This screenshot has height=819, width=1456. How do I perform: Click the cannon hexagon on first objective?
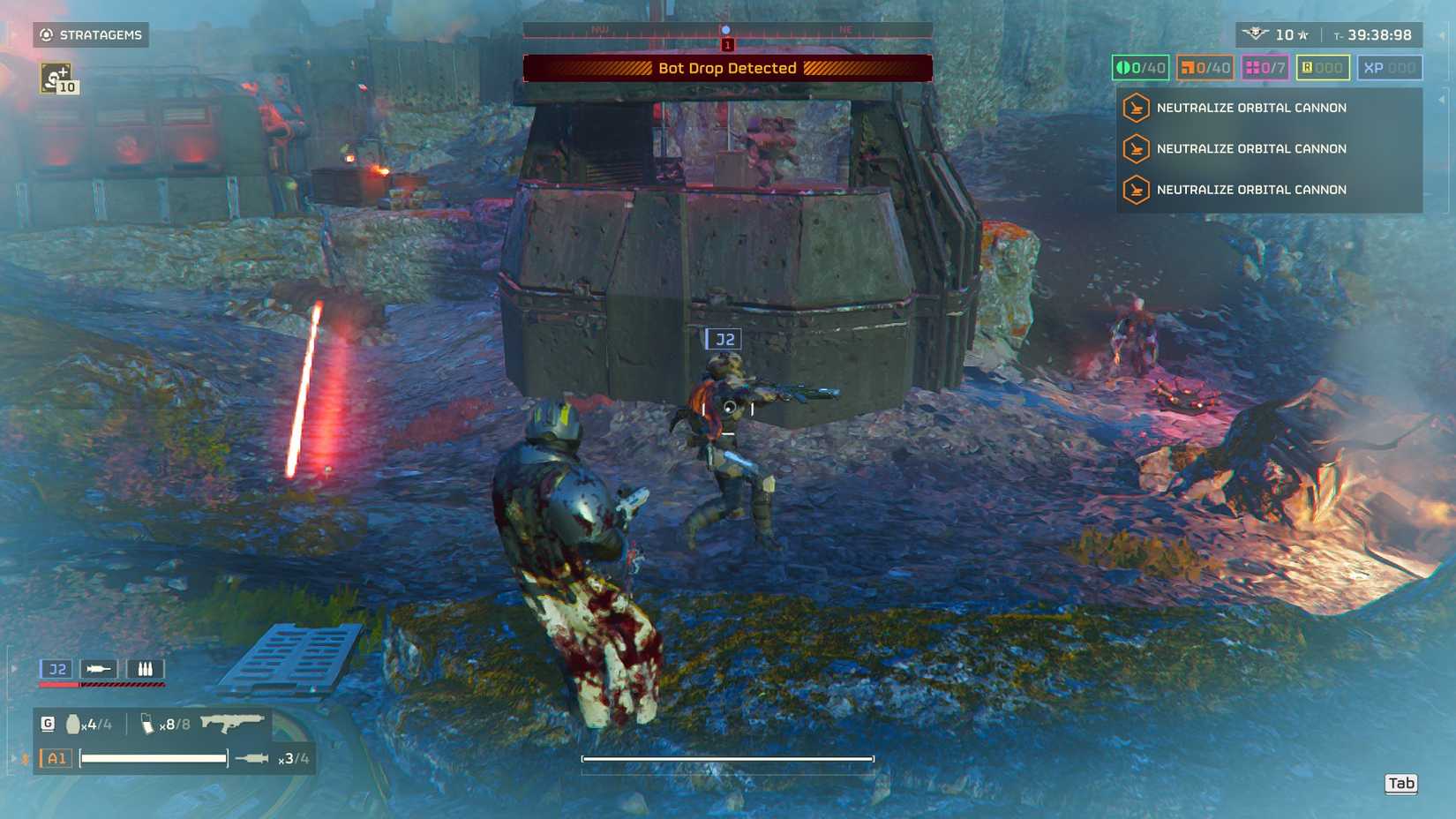[1137, 108]
